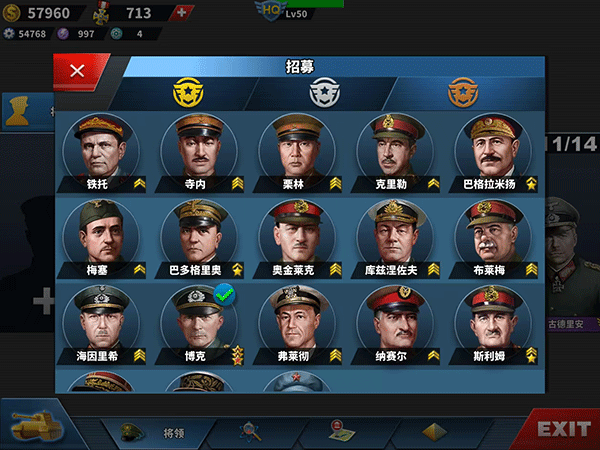The height and width of the screenshot is (450, 600).
Task: Choose general 寺内 portrait
Action: (x=199, y=148)
